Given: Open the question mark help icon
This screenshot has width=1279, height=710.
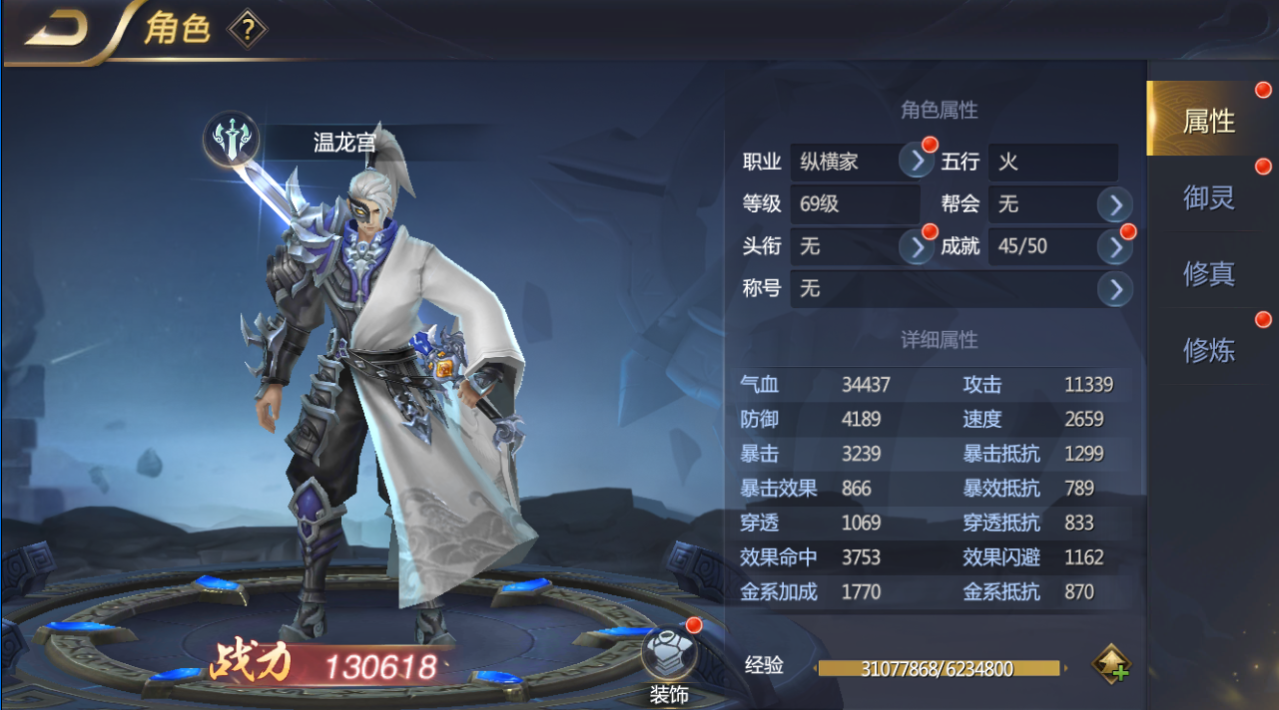Looking at the screenshot, I should click(x=247, y=30).
